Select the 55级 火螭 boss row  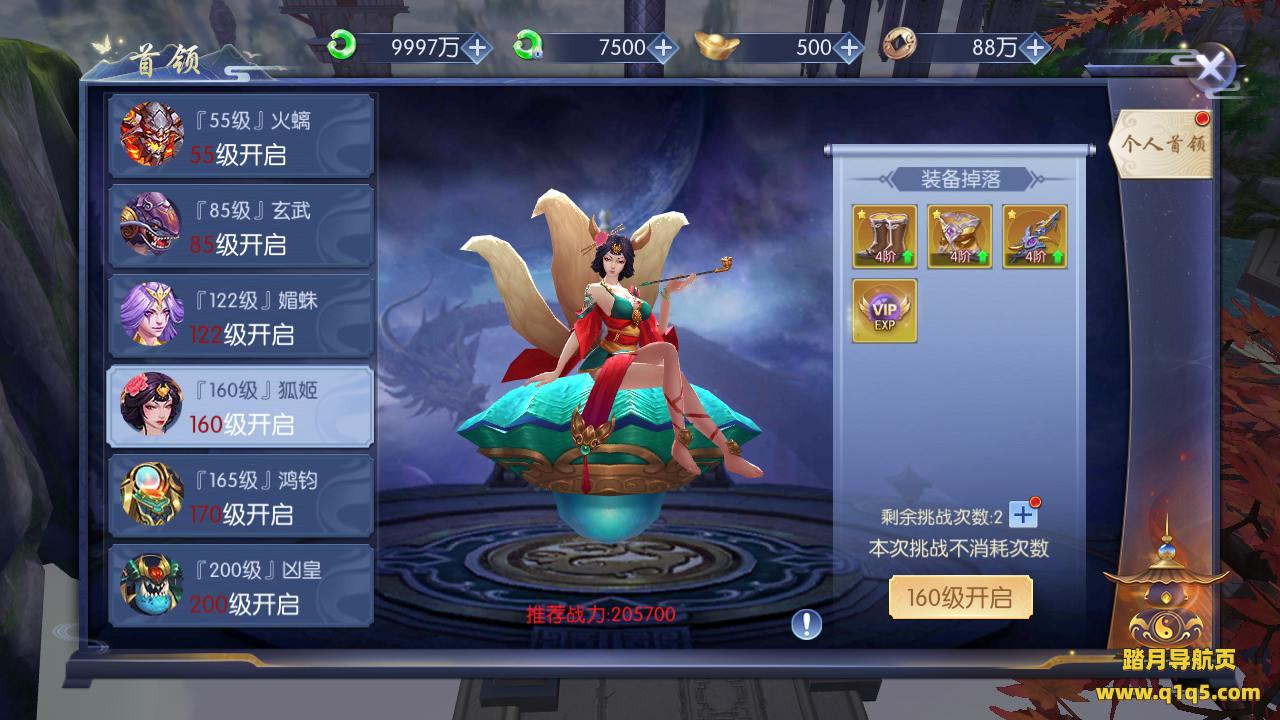(x=240, y=136)
